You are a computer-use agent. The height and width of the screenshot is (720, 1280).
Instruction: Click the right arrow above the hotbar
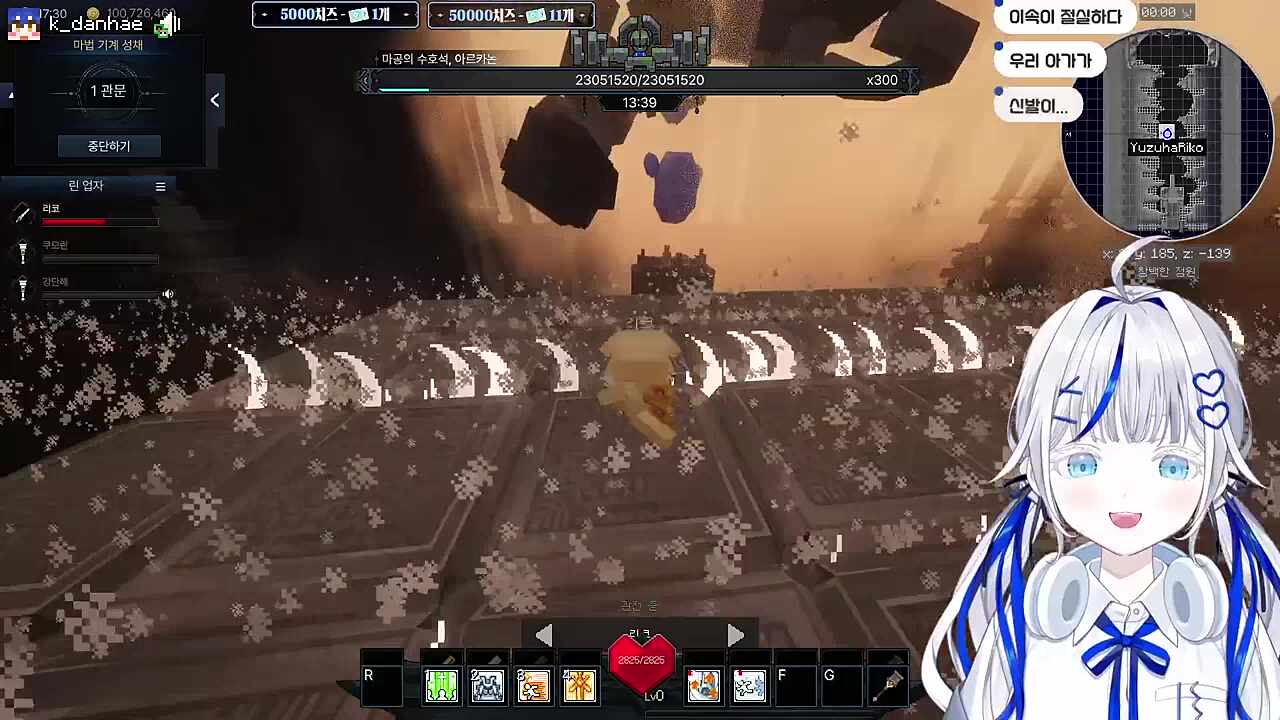click(735, 635)
